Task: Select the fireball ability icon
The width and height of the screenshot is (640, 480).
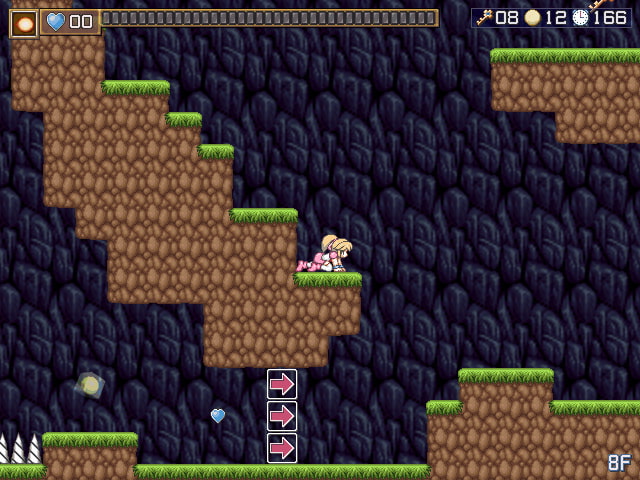Action: point(23,22)
